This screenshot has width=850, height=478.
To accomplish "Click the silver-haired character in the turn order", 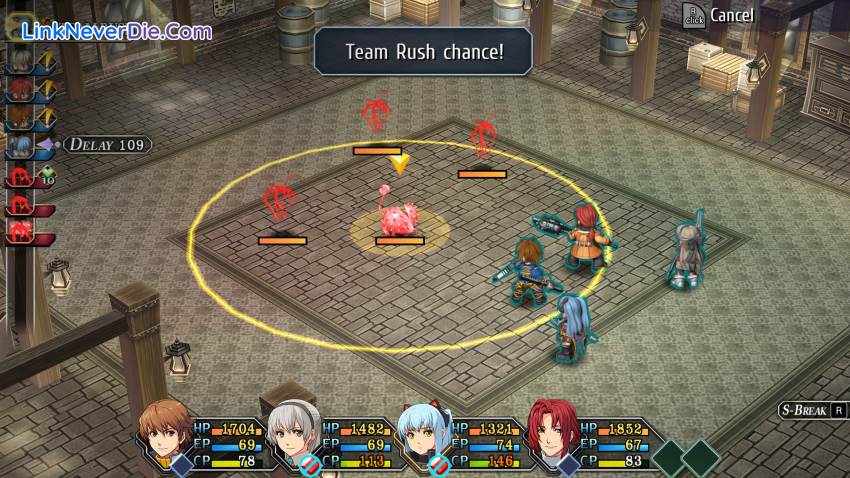I will 20,62.
